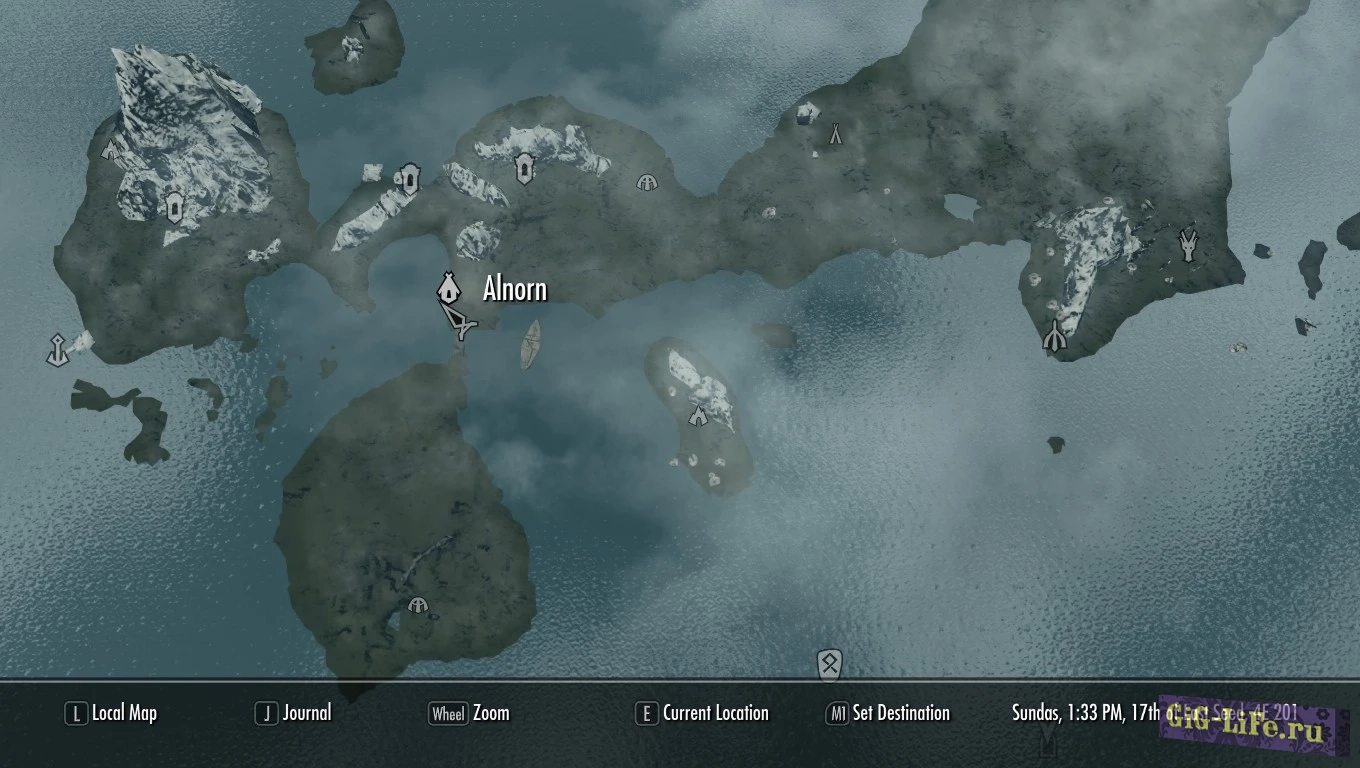Select the rune shield marker above the bottom bar
This screenshot has height=768, width=1360.
[x=829, y=663]
